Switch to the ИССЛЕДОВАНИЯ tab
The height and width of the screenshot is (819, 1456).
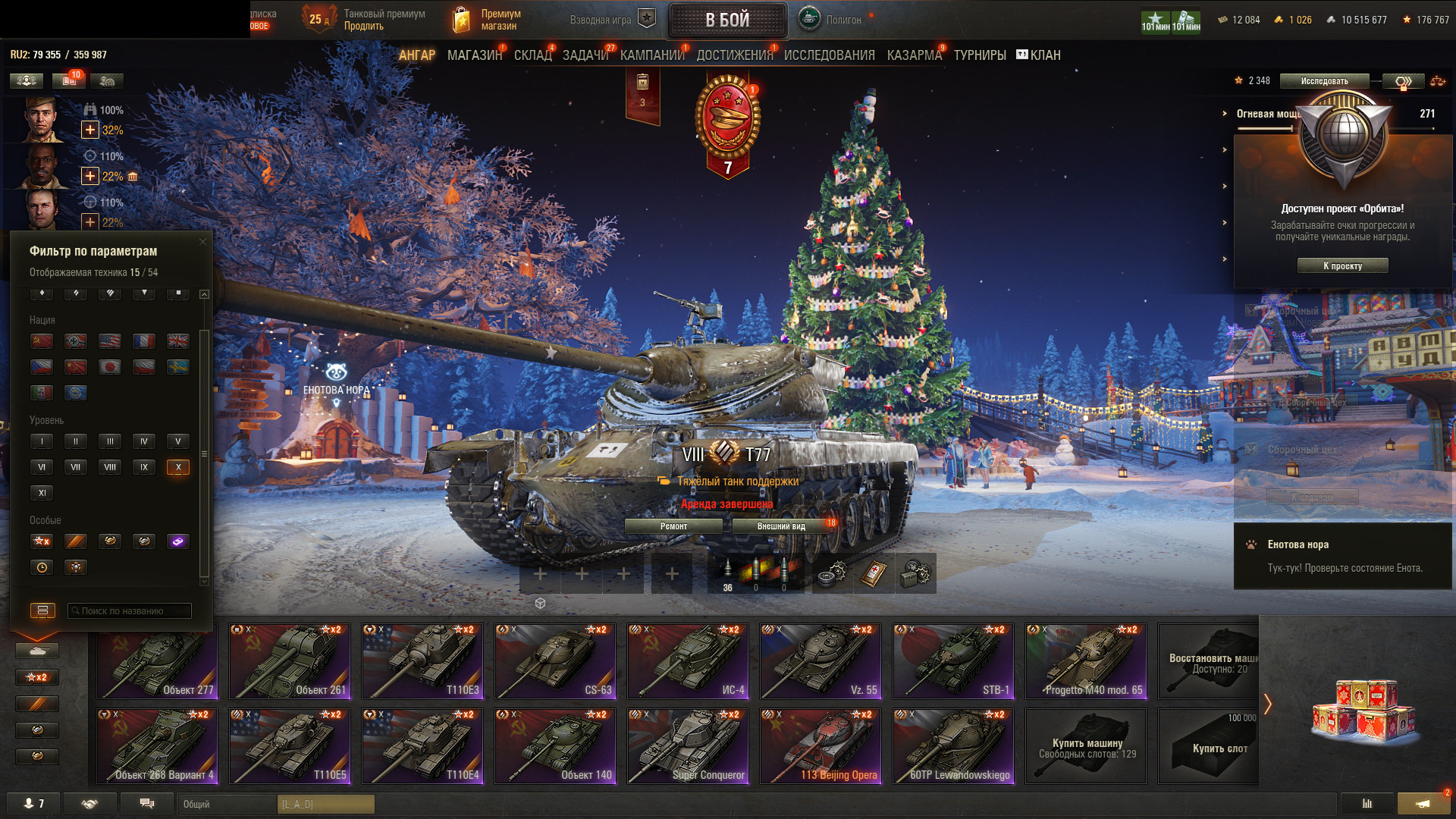829,55
